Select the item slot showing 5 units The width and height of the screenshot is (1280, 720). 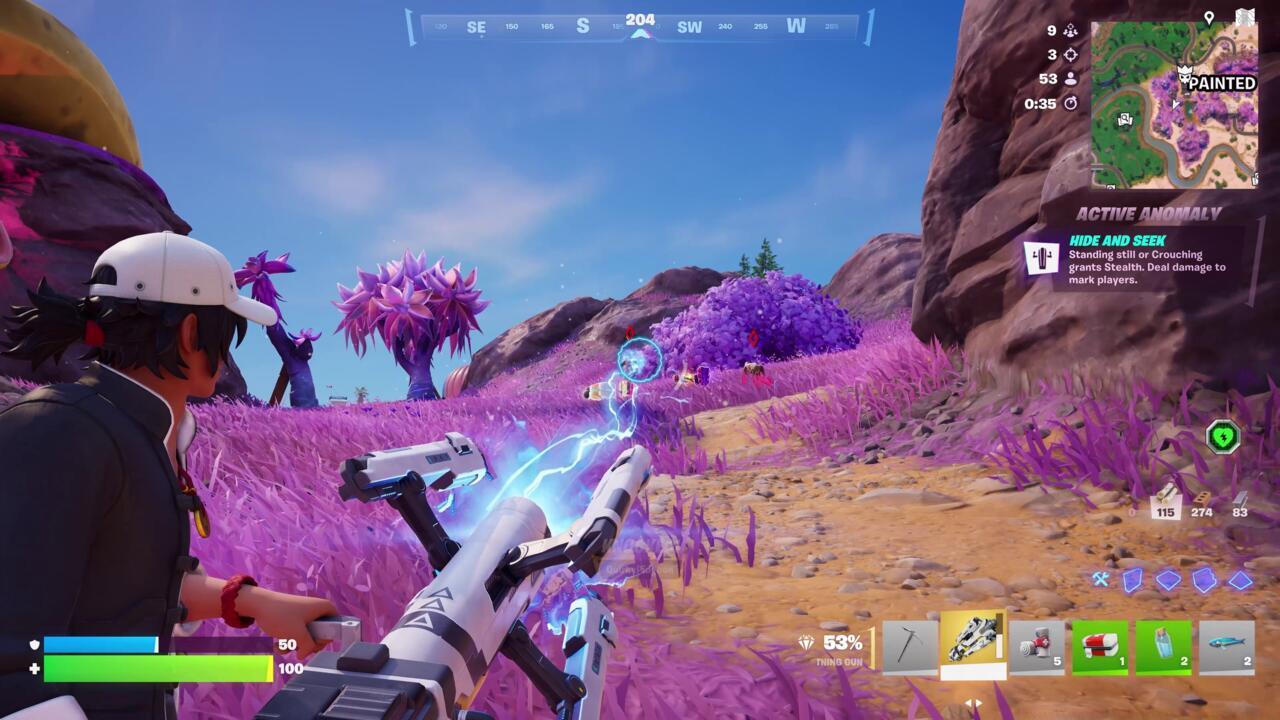click(1034, 642)
